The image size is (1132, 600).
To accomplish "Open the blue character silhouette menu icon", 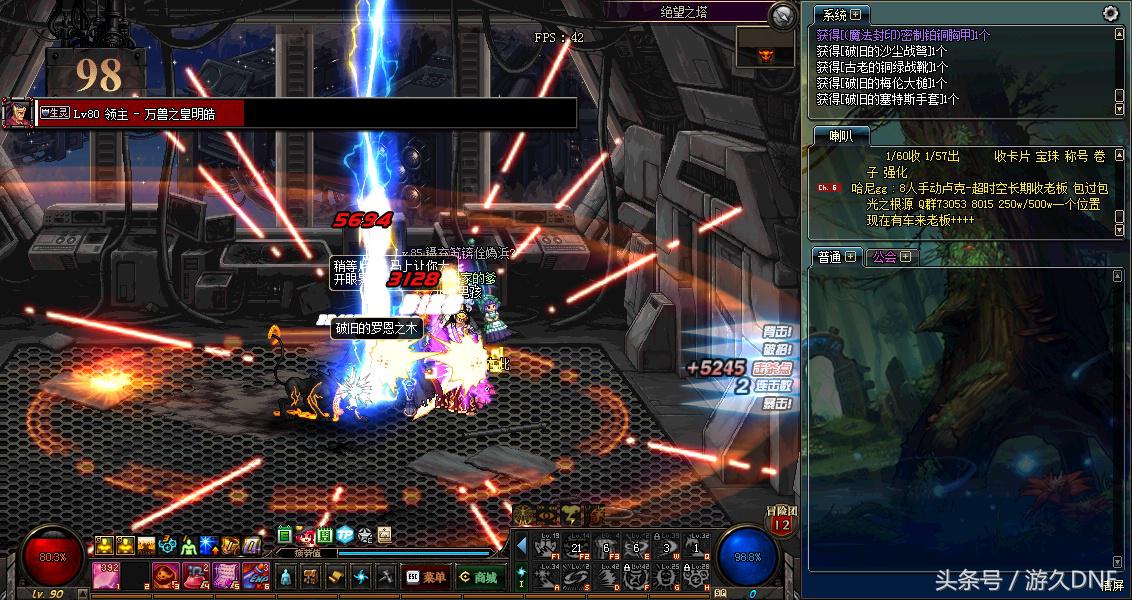I will coord(285,577).
